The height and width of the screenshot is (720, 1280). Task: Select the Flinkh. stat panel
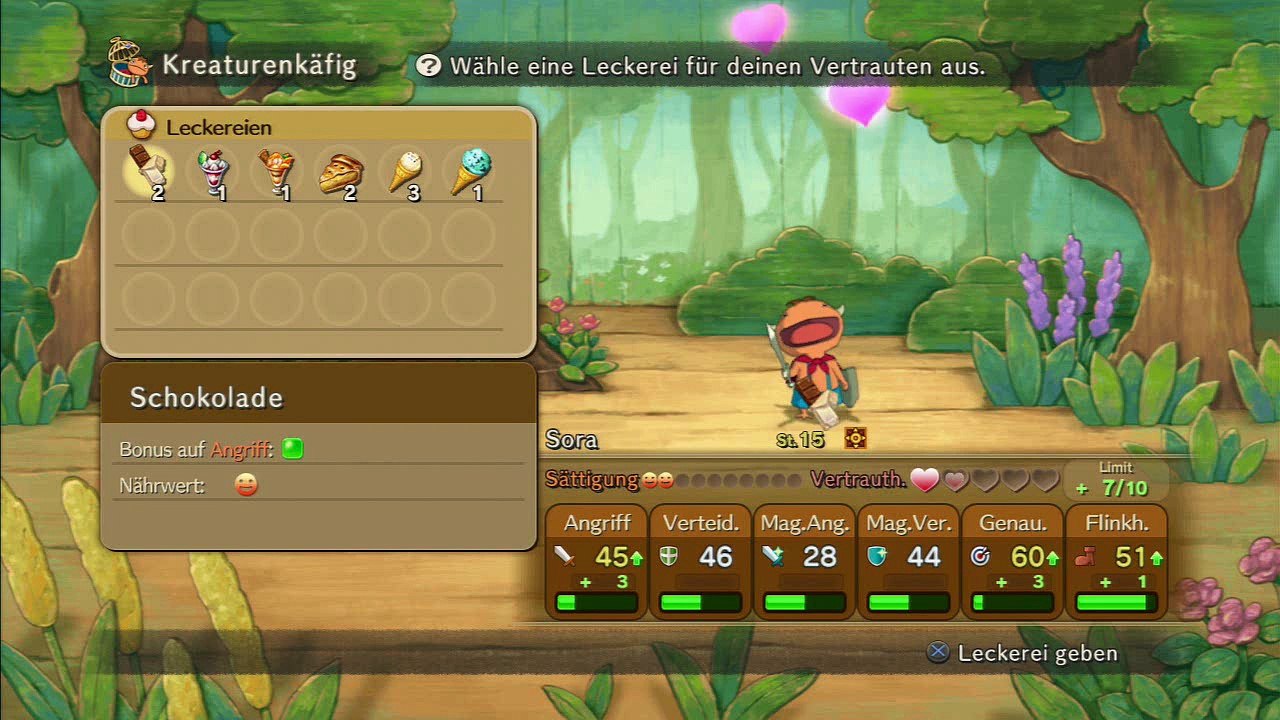tap(1117, 561)
